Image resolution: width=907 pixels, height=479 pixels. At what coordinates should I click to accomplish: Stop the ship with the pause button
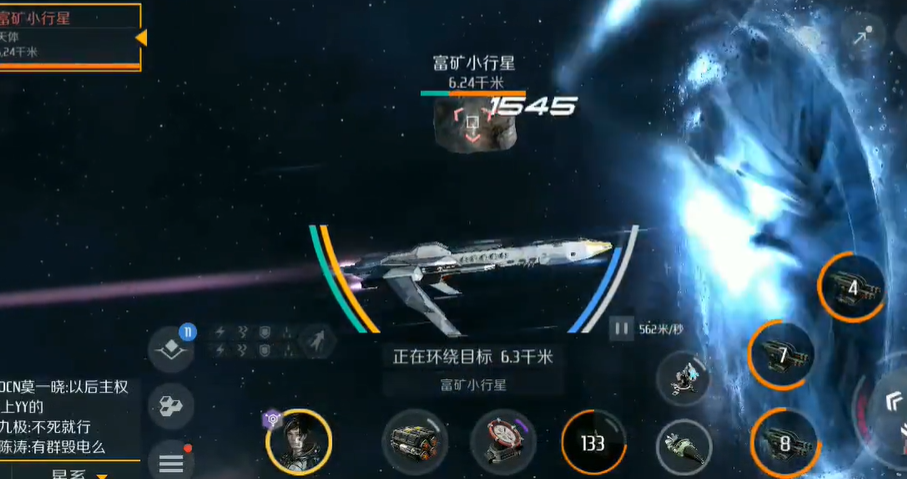coord(621,328)
